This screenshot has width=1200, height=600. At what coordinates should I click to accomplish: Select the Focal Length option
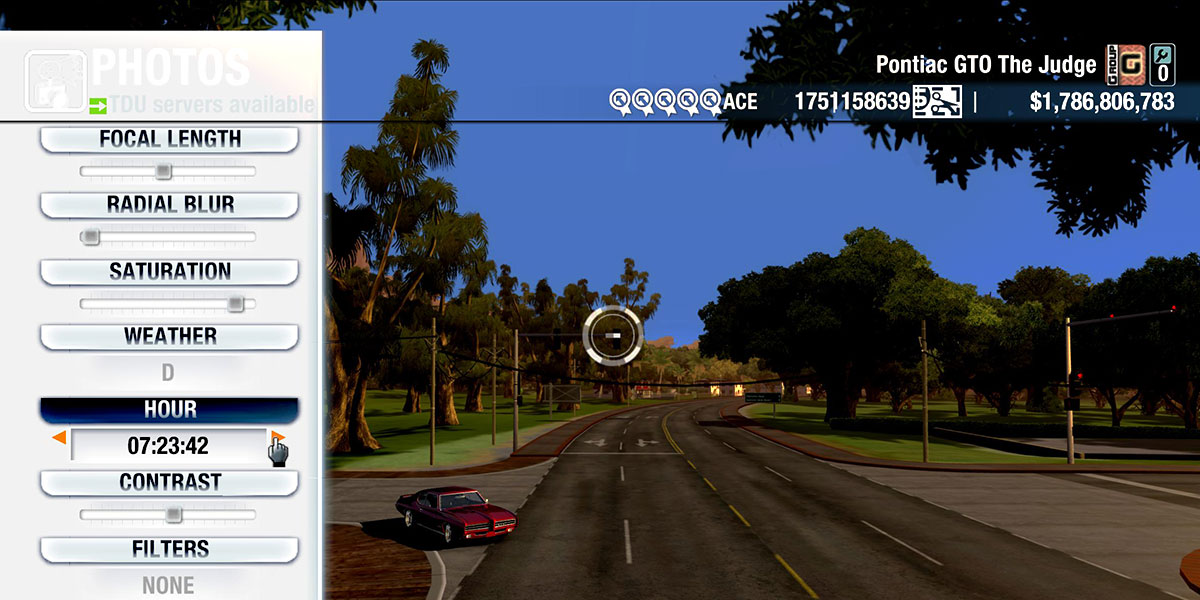click(169, 139)
